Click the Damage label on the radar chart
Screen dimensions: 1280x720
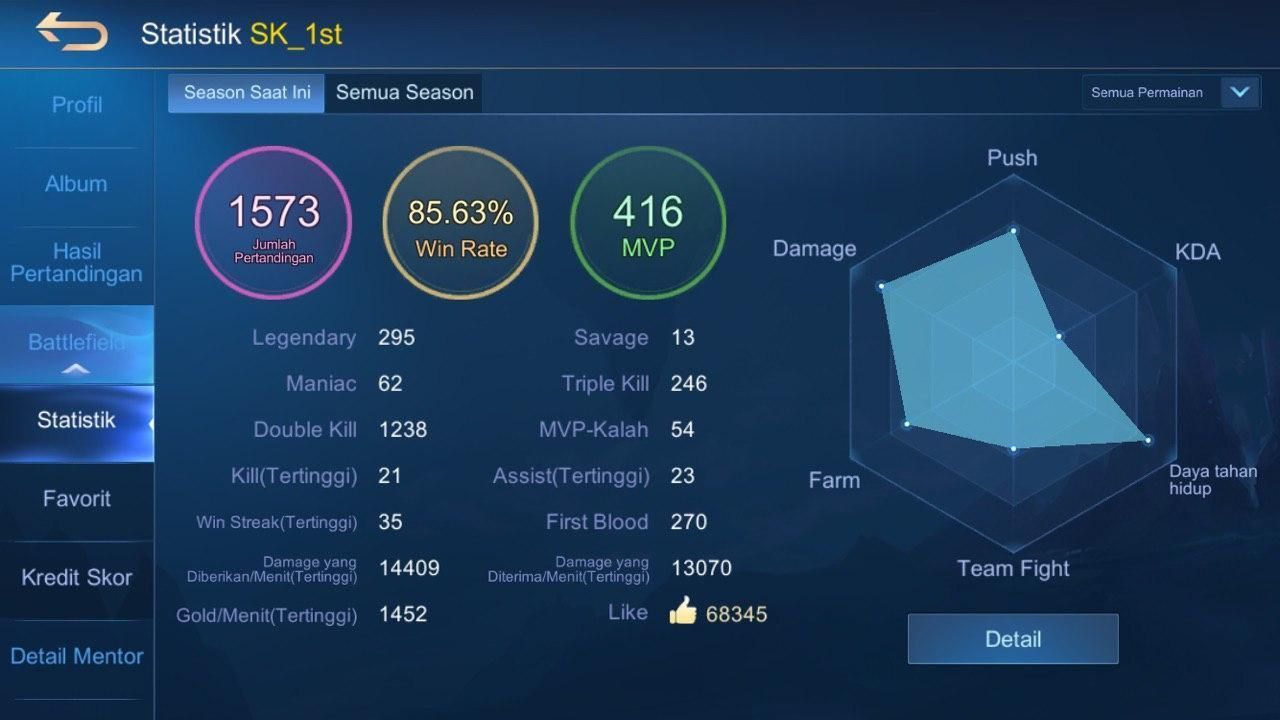point(813,247)
